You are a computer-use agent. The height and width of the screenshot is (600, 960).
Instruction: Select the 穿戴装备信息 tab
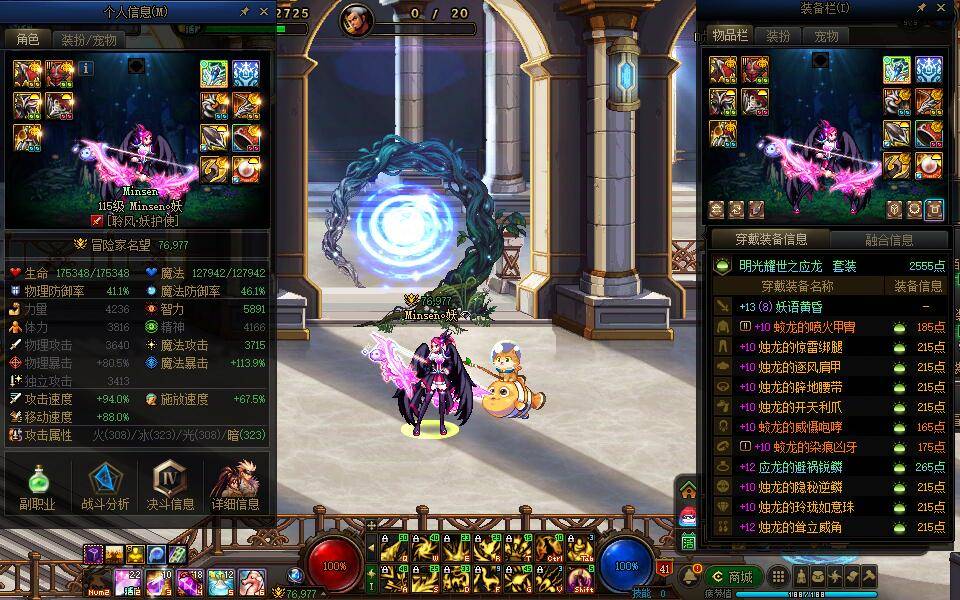(x=770, y=240)
